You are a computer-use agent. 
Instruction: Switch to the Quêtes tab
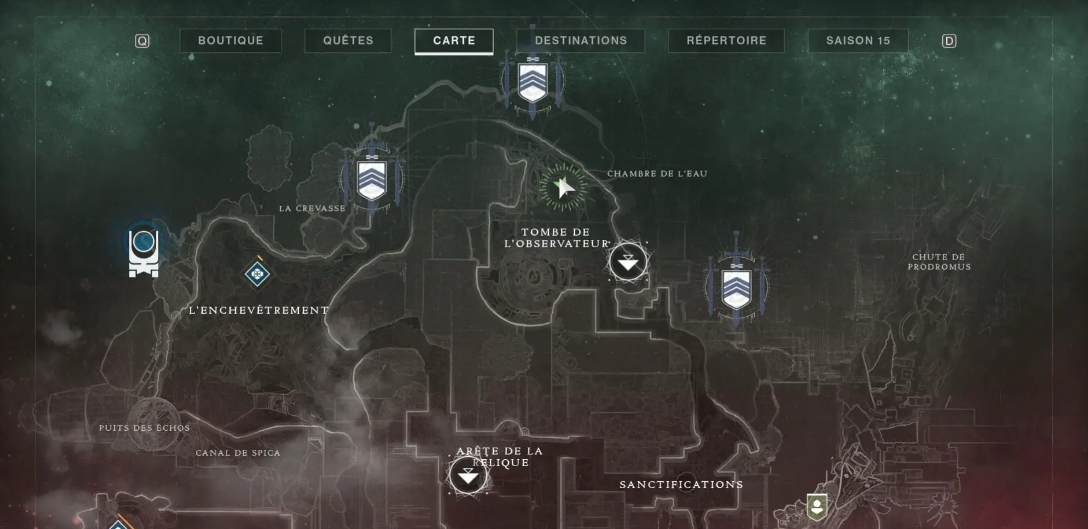[348, 41]
